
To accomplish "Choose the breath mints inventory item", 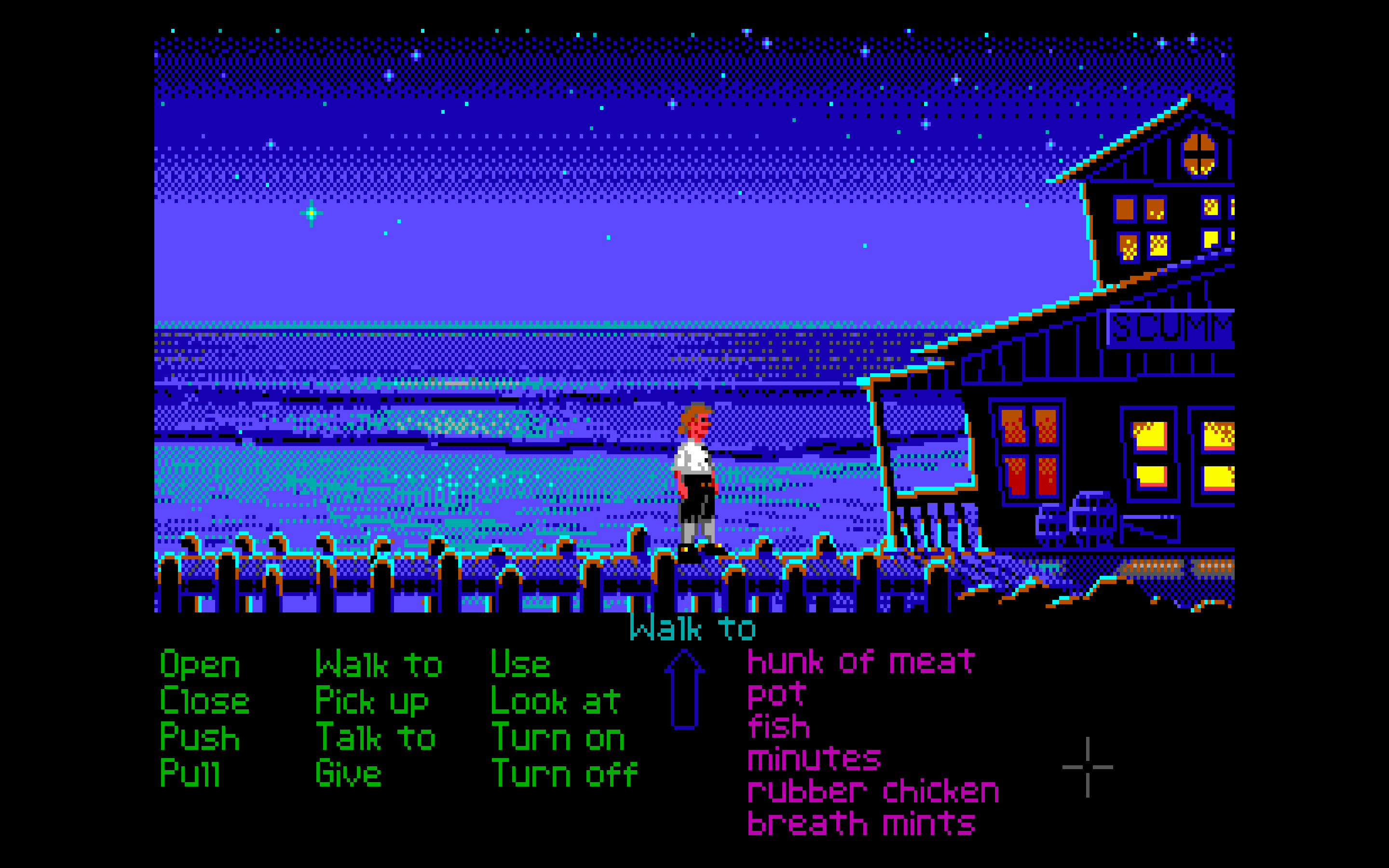I will click(x=861, y=824).
